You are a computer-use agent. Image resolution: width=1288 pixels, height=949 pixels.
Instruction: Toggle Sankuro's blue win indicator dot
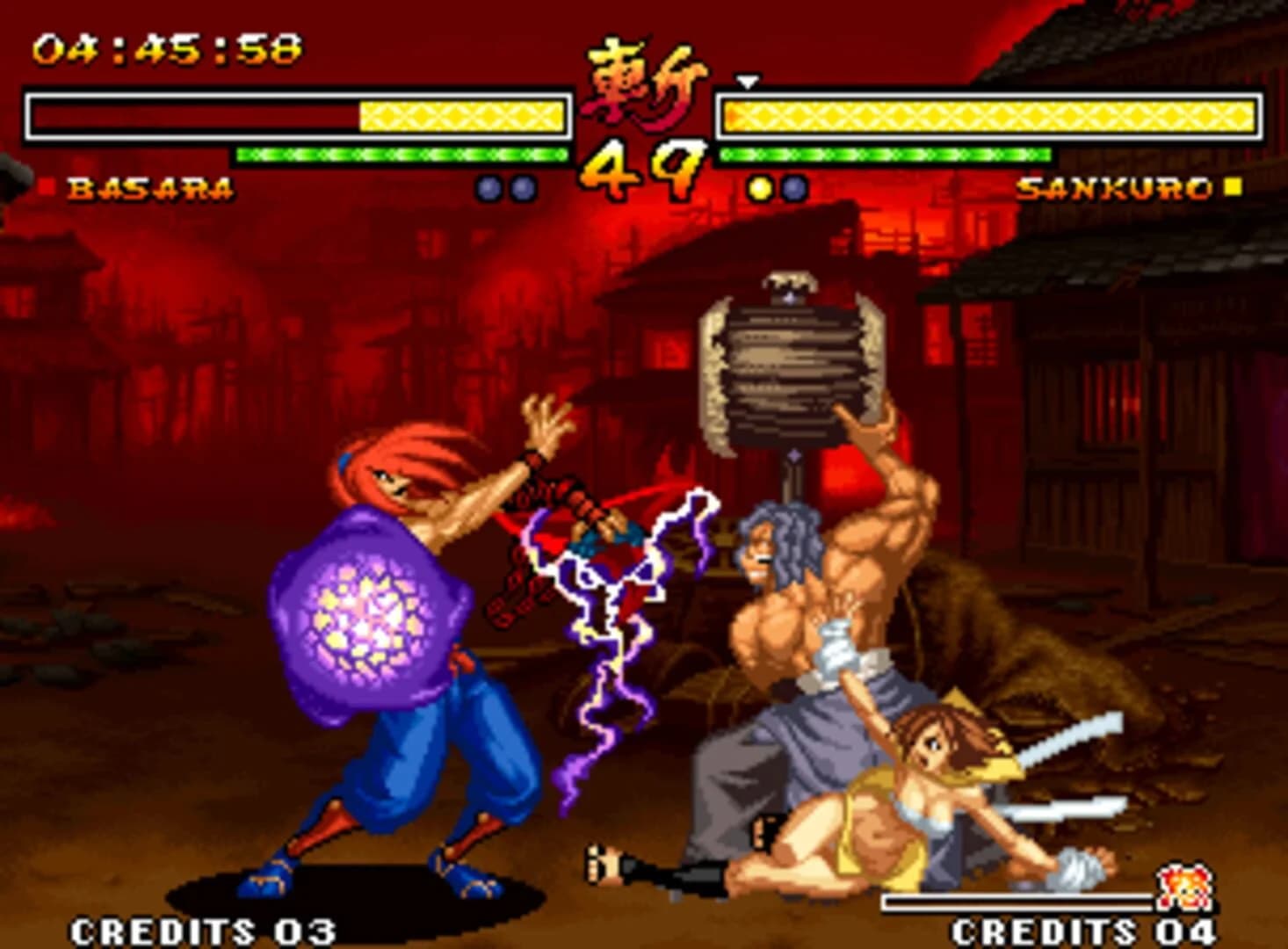click(x=795, y=187)
